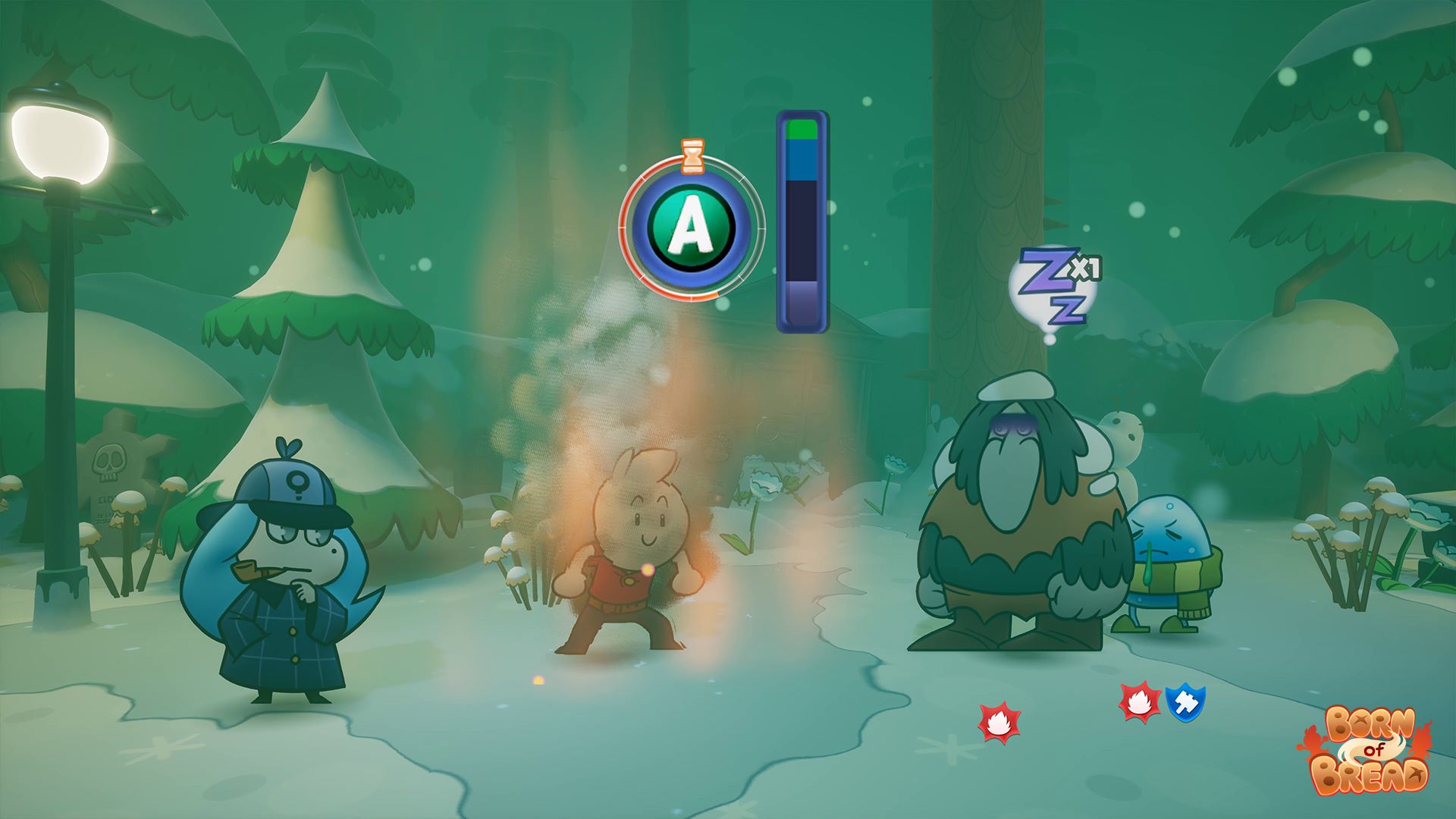This screenshot has height=819, width=1456.
Task: Click the blue hammer shield resistance icon
Action: pos(1185,704)
